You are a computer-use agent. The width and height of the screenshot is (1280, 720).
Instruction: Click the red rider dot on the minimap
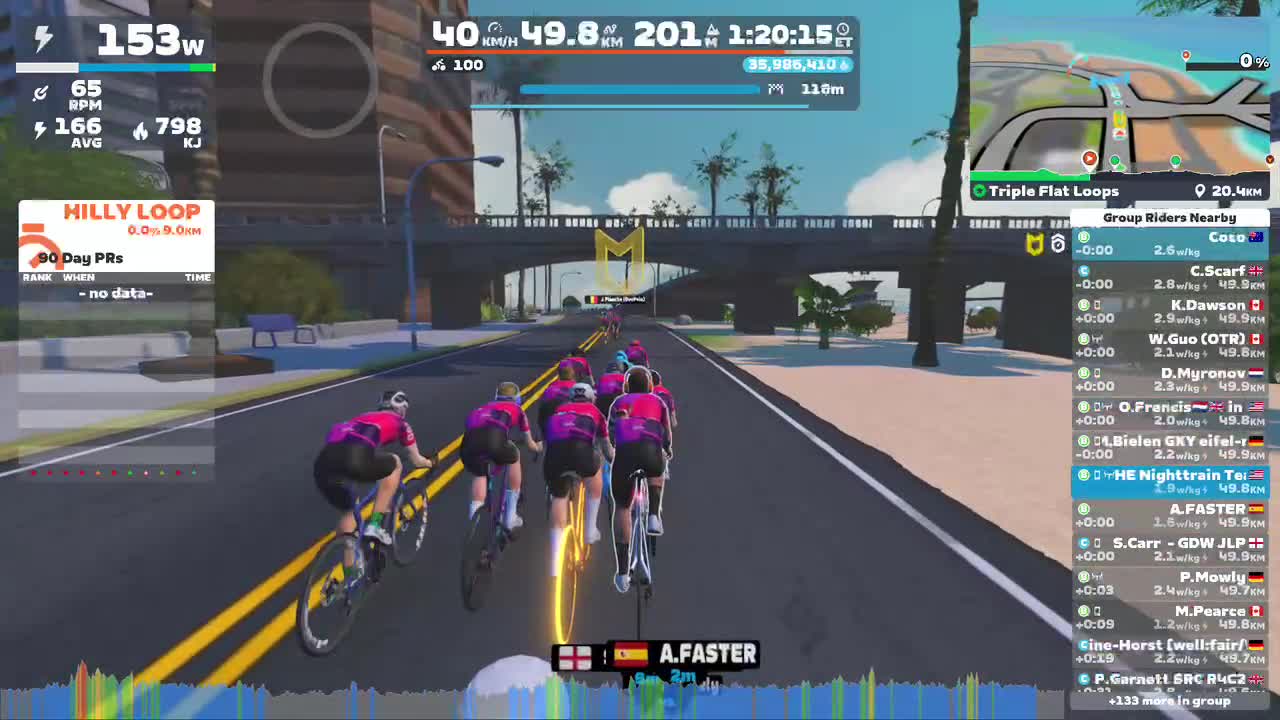[1089, 158]
